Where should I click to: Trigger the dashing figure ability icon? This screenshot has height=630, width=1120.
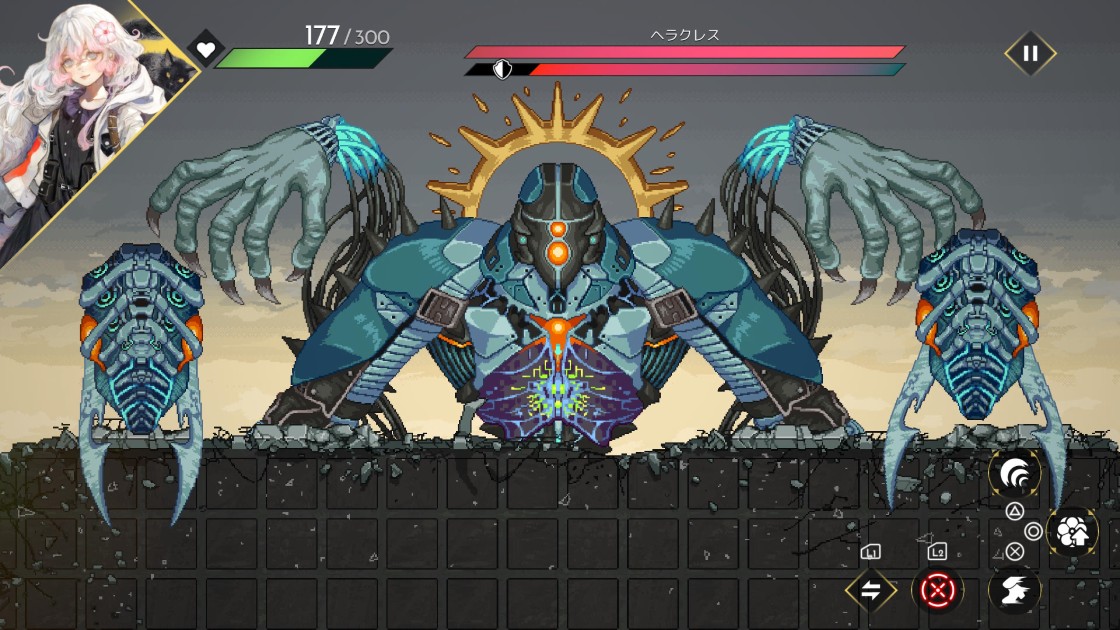click(x=1014, y=590)
